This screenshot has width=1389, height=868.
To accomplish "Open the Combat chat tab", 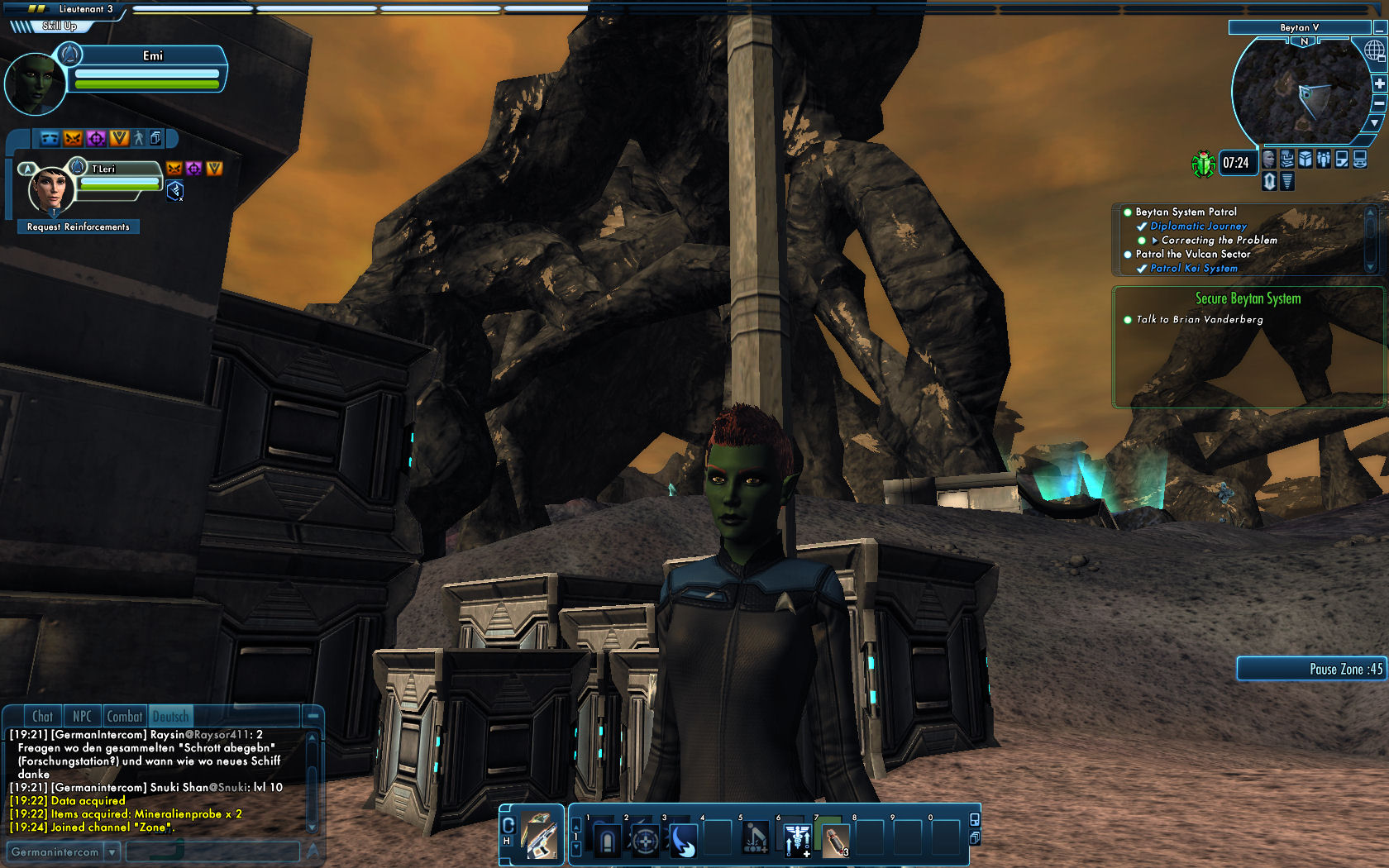I will pyautogui.click(x=124, y=717).
